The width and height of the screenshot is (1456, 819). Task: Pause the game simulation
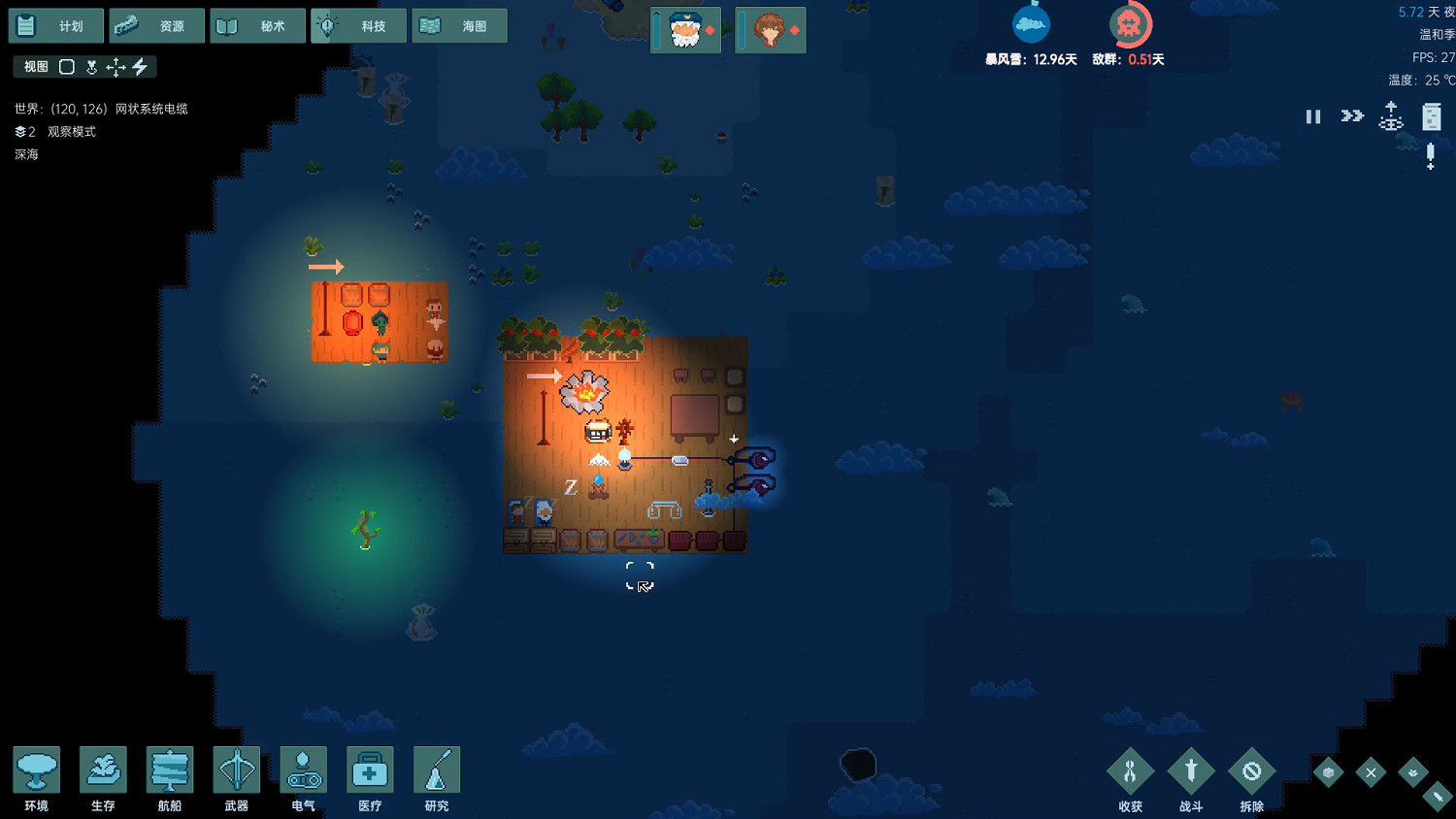(x=1313, y=116)
